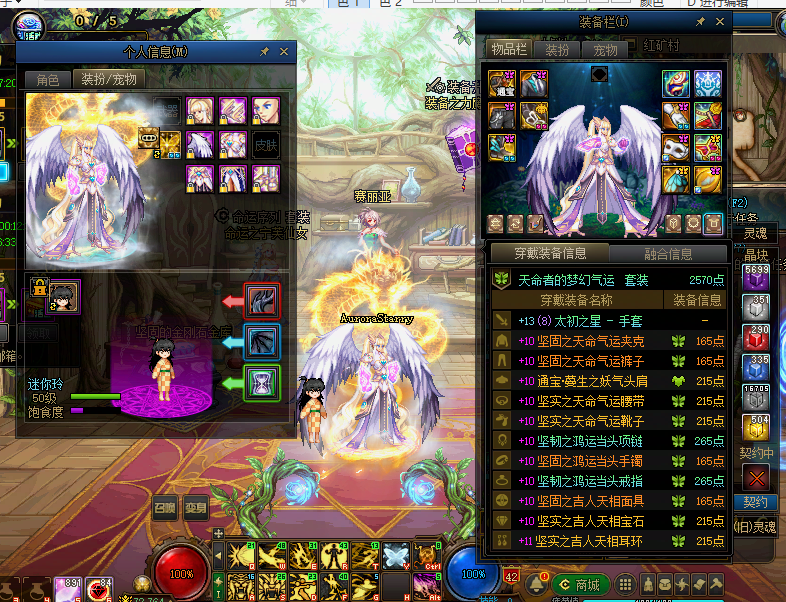Select the white mask equipment slot
Image resolution: width=786 pixels, height=602 pixels.
[677, 148]
